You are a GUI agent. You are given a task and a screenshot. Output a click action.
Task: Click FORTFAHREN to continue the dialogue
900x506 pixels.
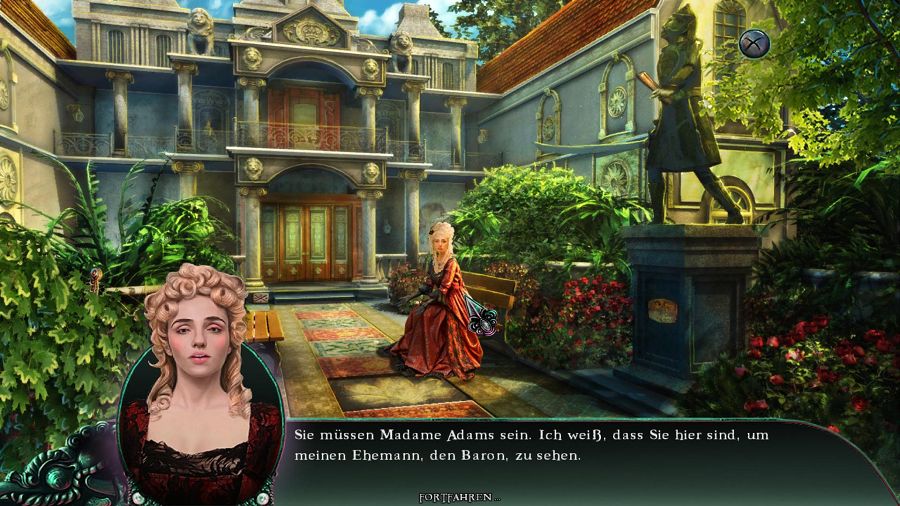[x=459, y=497]
